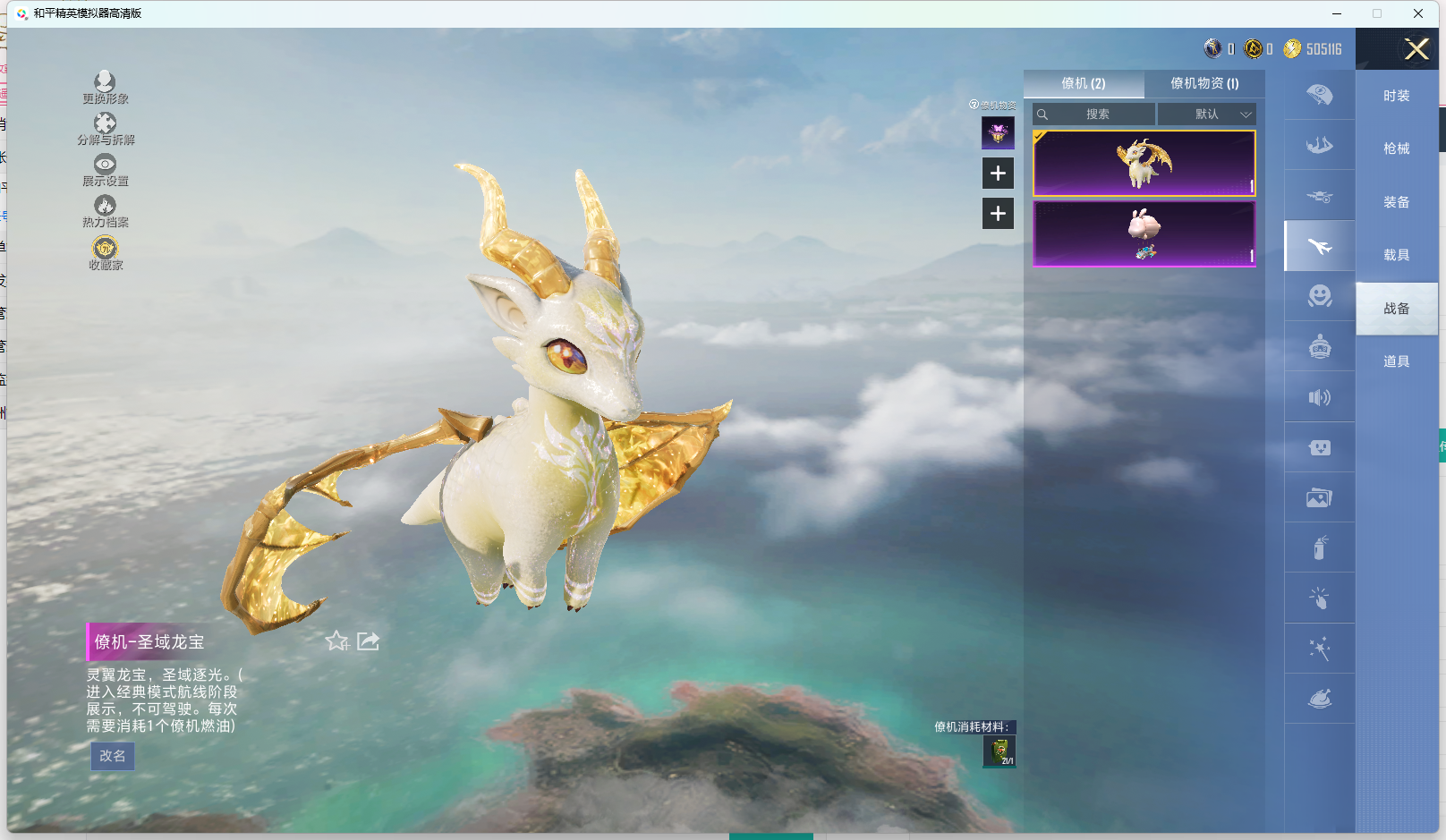
Task: Open the 枪械 category
Action: pyautogui.click(x=1396, y=148)
